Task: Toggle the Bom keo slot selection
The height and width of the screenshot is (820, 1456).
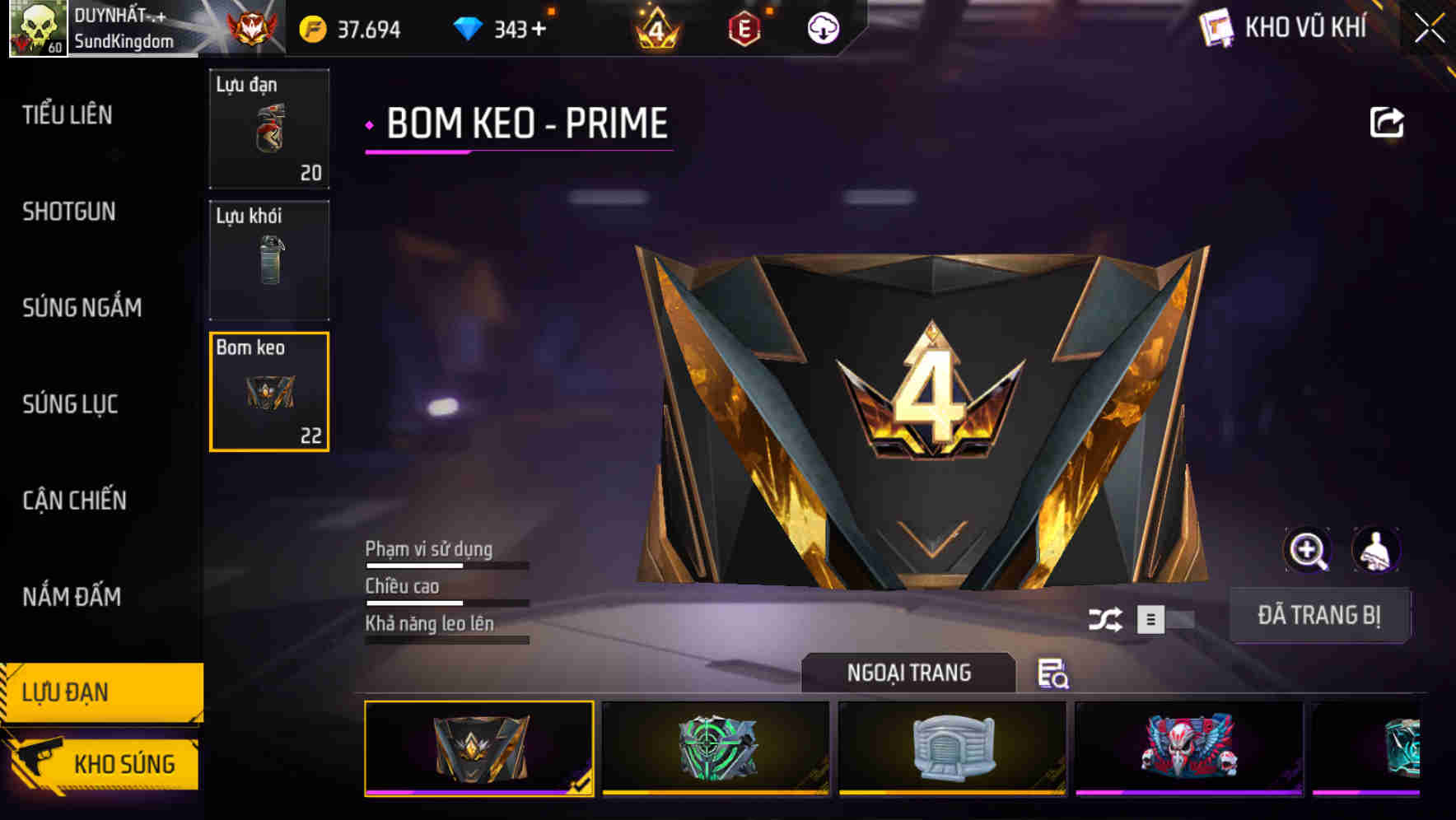Action: pos(269,392)
